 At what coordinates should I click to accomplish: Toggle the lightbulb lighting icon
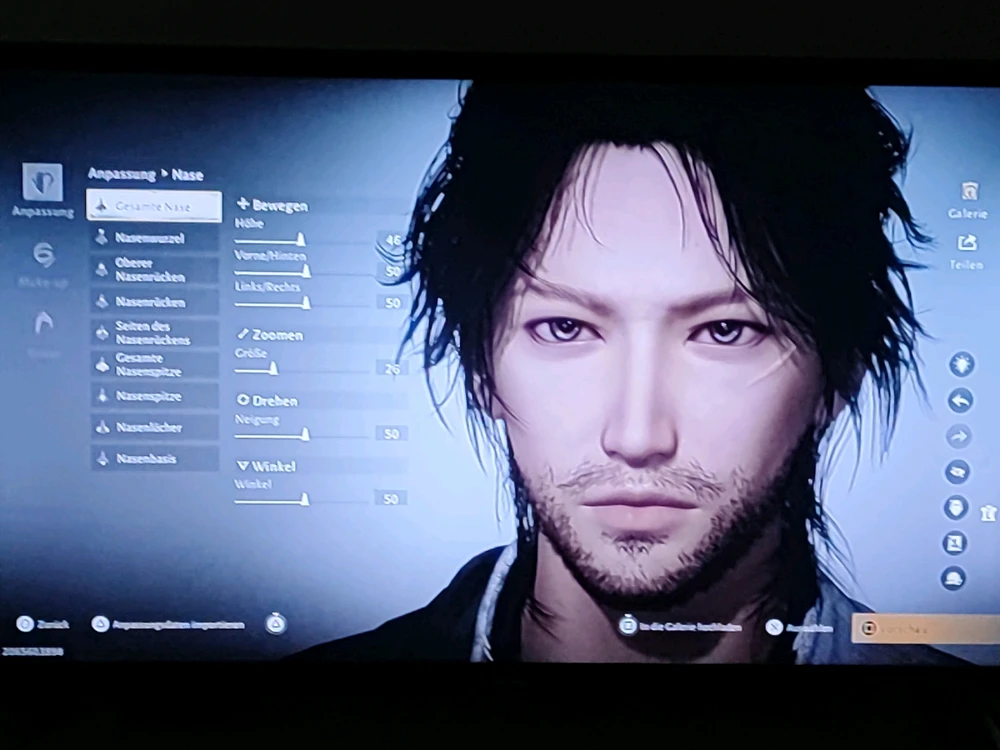[x=961, y=363]
